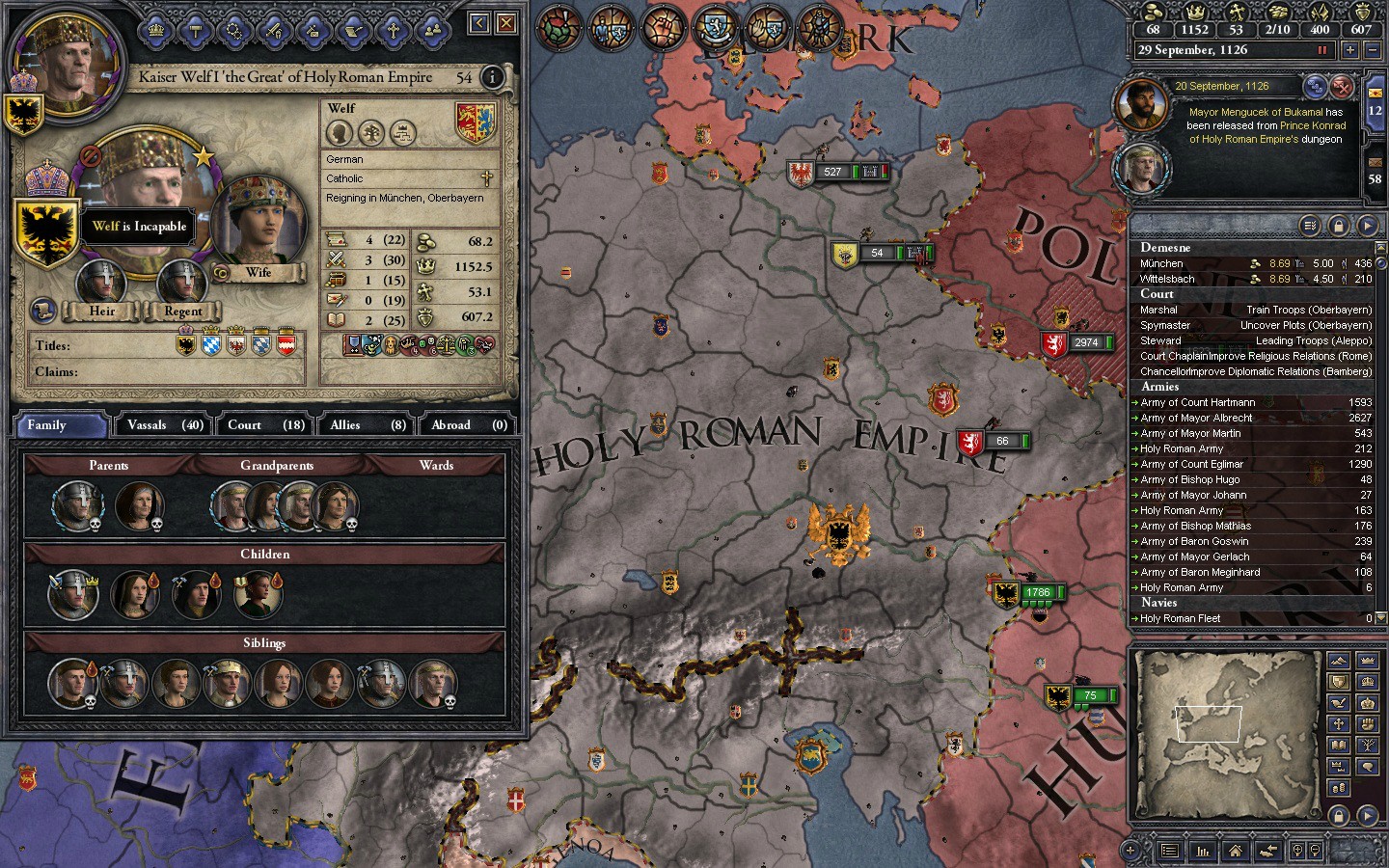
Task: Select Army of Count Hartmann in the outliner
Action: [x=1197, y=402]
